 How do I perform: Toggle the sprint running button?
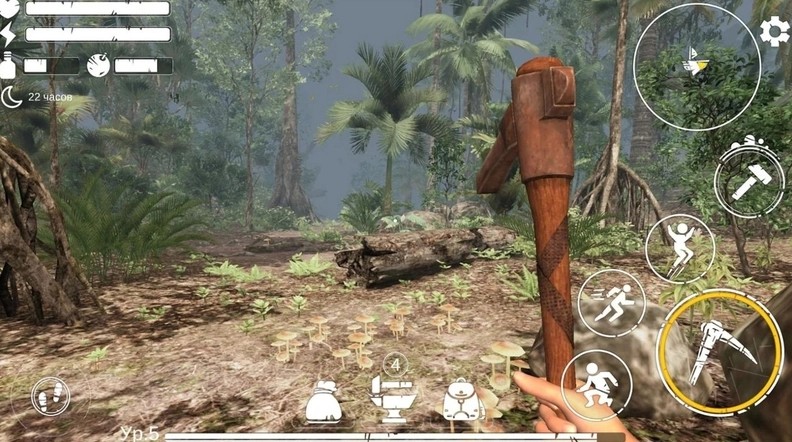click(612, 302)
